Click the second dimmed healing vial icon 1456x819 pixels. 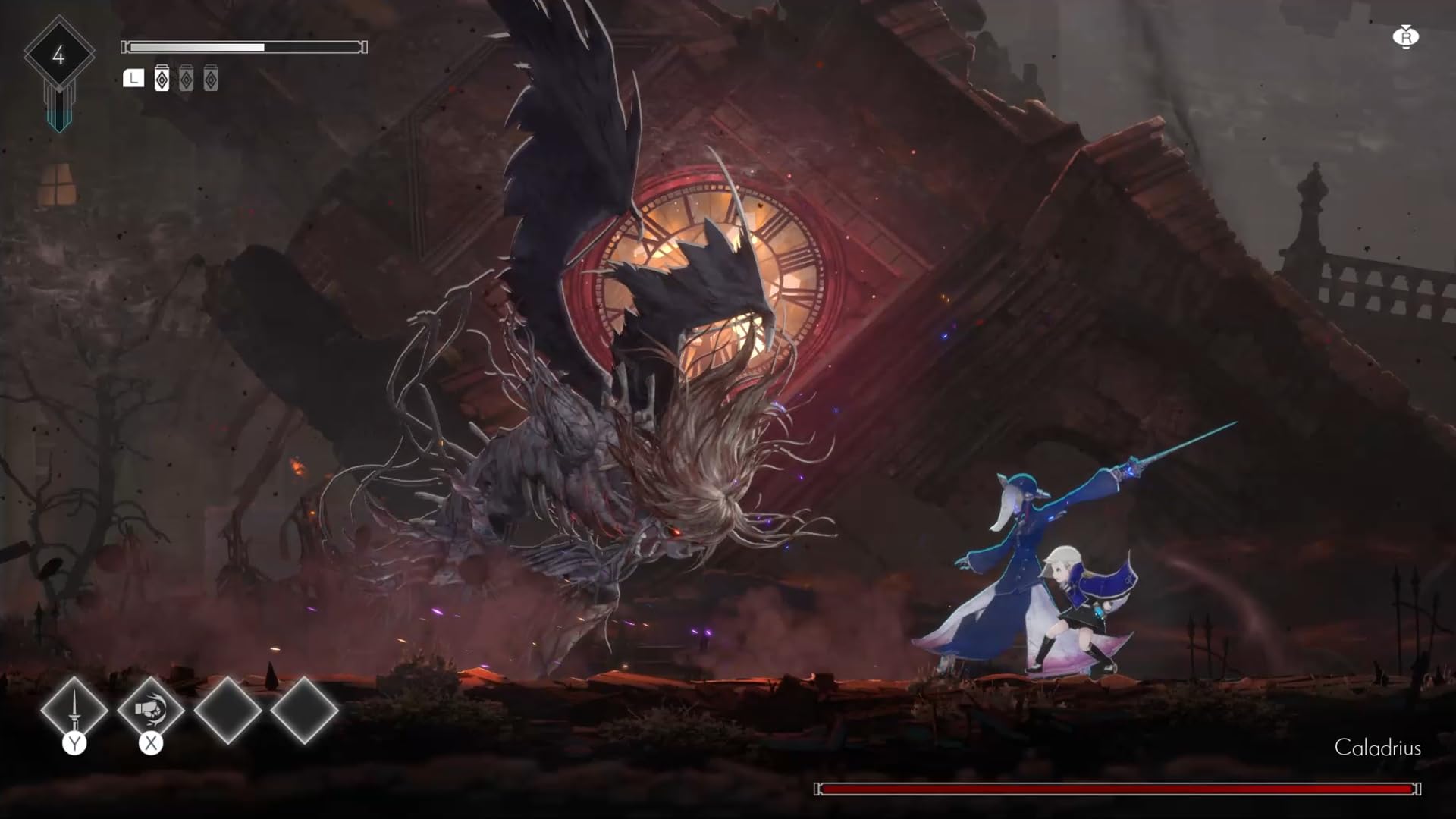(x=187, y=78)
